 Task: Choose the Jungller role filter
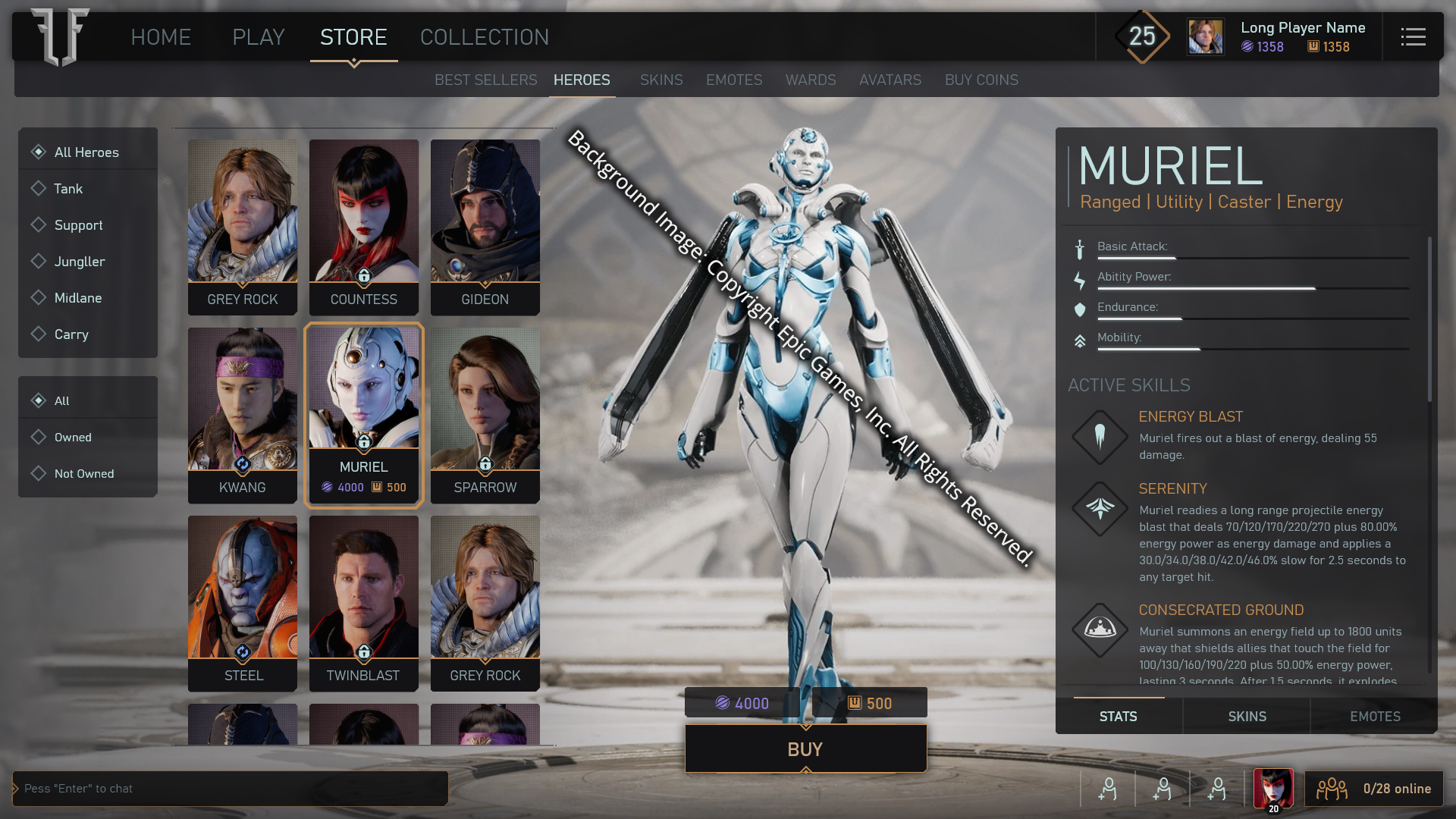coord(80,262)
